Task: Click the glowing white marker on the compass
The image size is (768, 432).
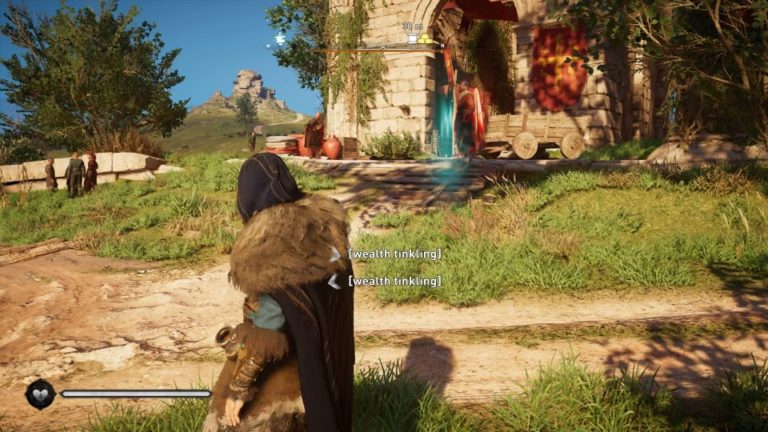Action: (279, 39)
